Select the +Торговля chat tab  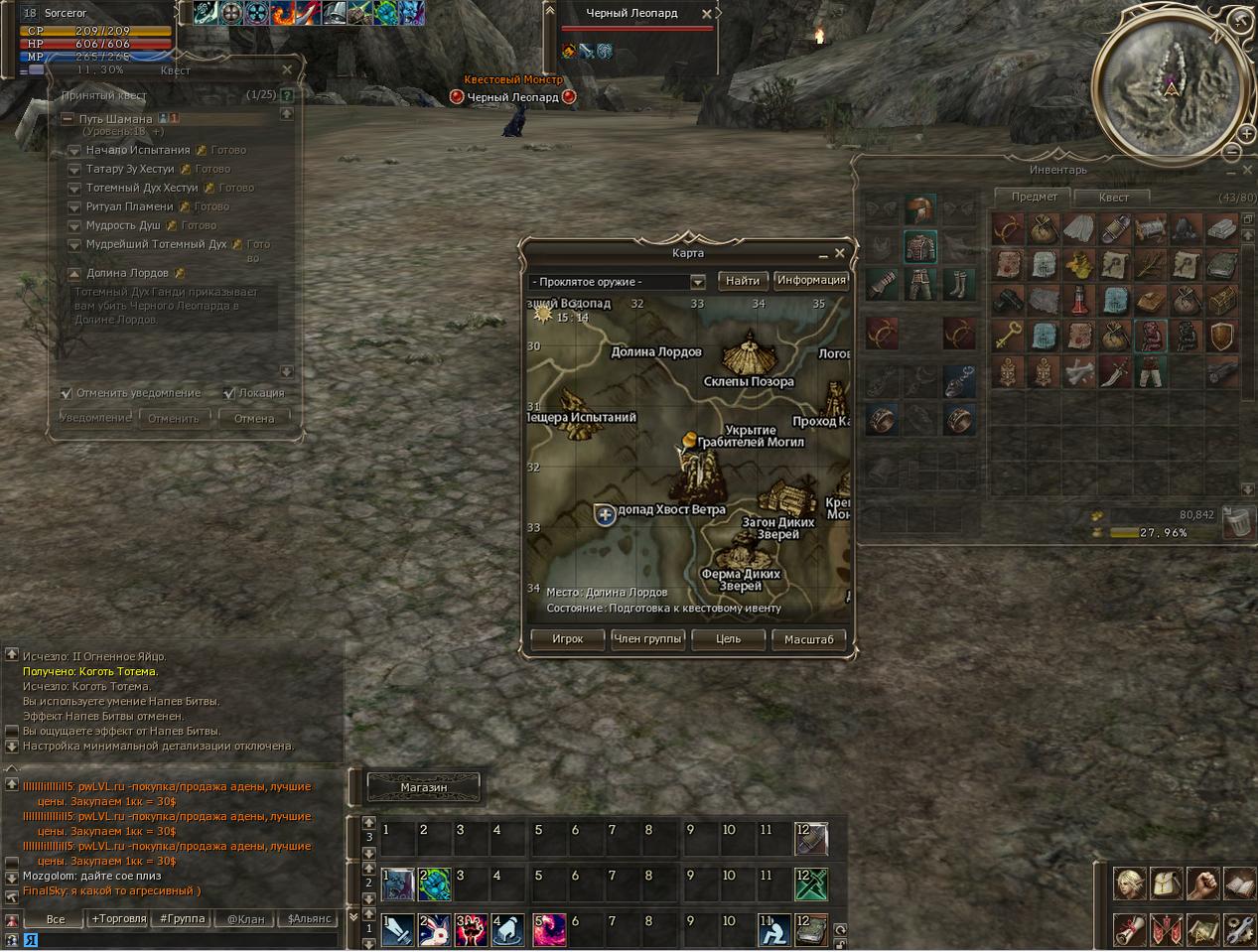click(x=119, y=919)
